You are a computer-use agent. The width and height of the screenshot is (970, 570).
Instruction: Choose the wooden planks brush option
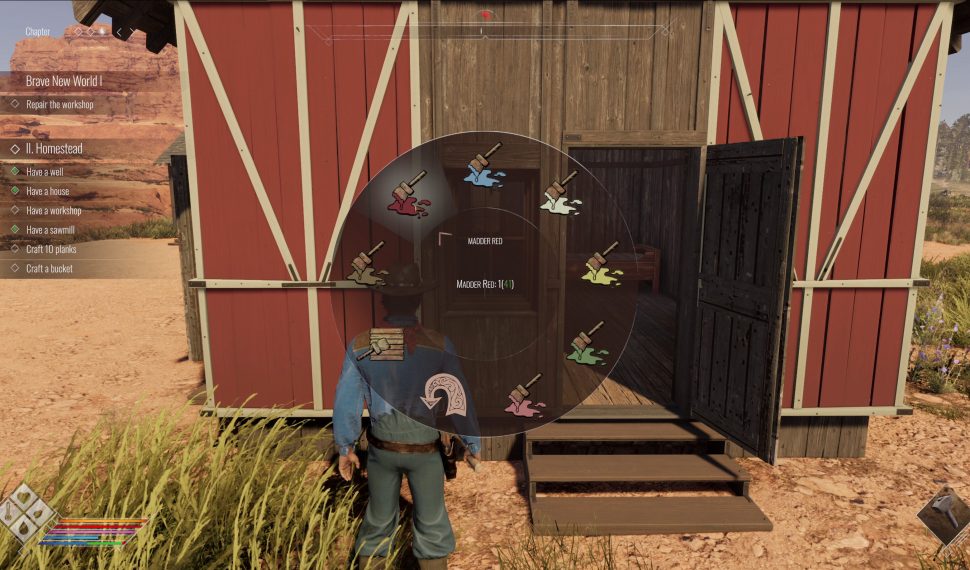[378, 345]
